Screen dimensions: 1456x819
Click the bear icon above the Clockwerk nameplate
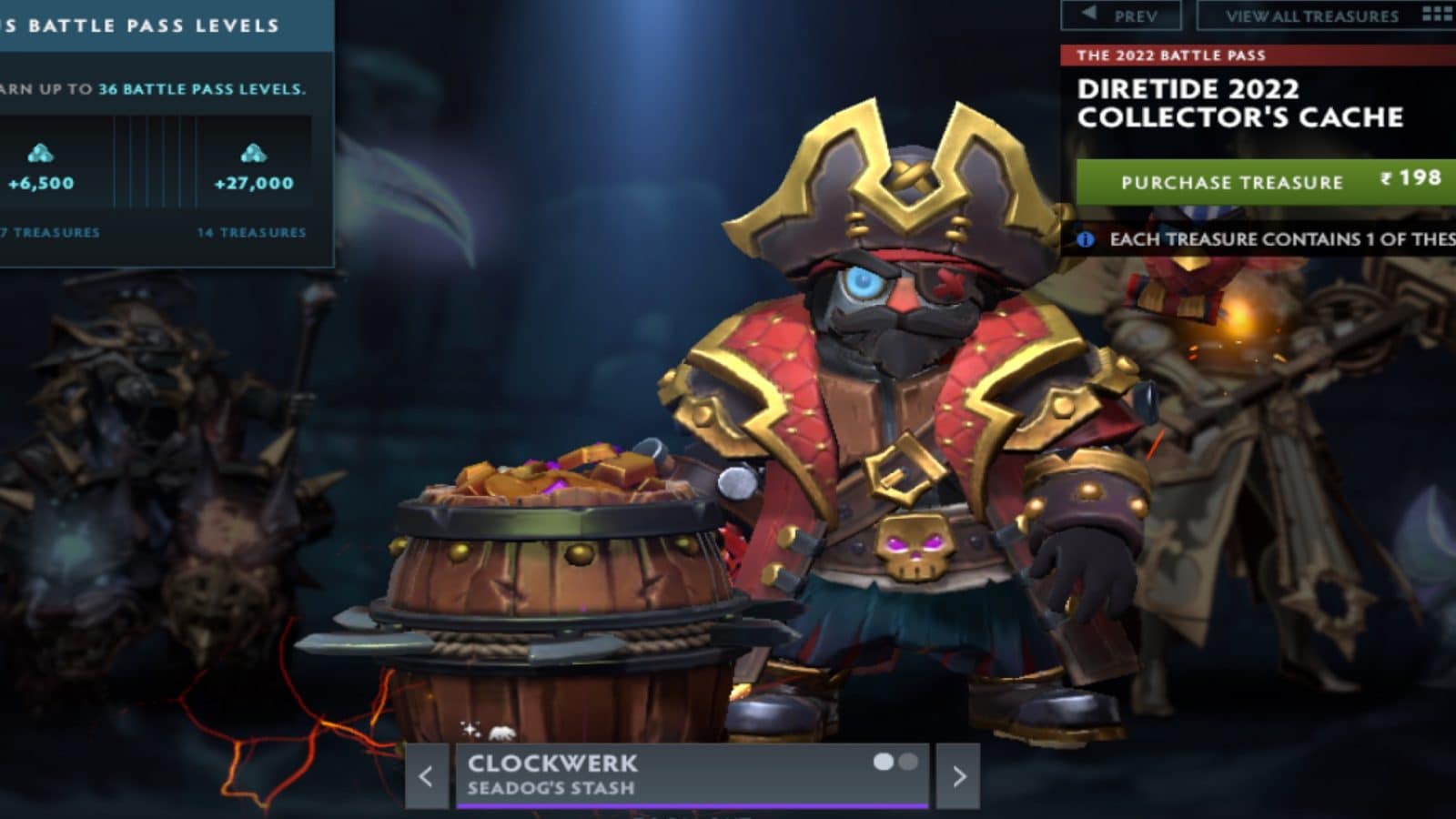coord(501,731)
